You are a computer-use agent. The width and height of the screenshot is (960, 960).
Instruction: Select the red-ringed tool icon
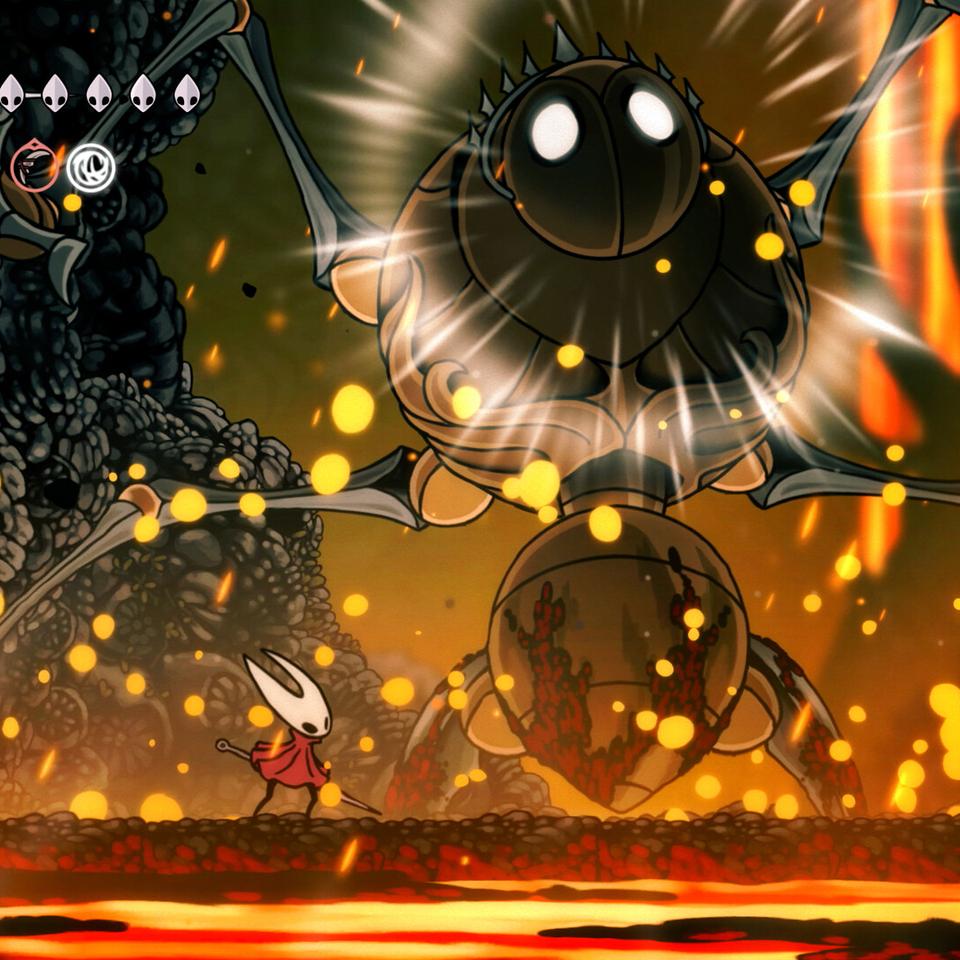coord(34,165)
